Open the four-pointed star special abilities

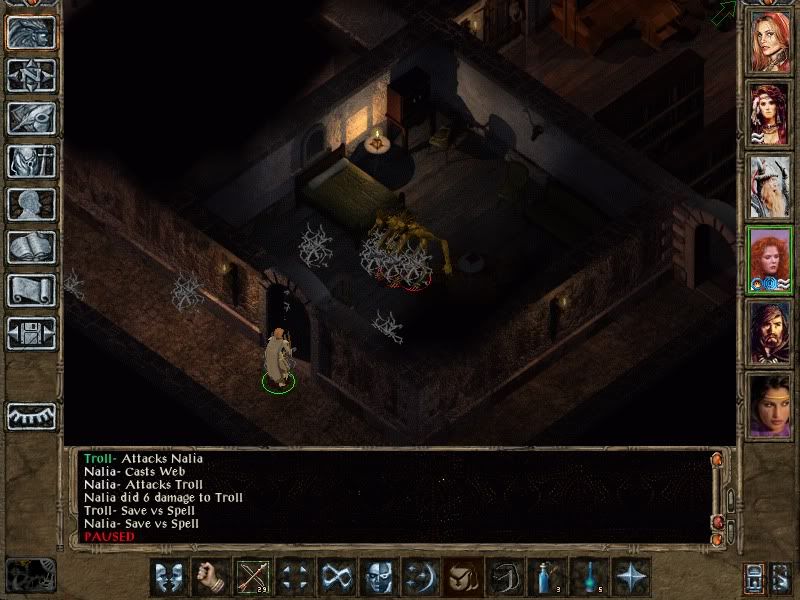click(x=631, y=577)
